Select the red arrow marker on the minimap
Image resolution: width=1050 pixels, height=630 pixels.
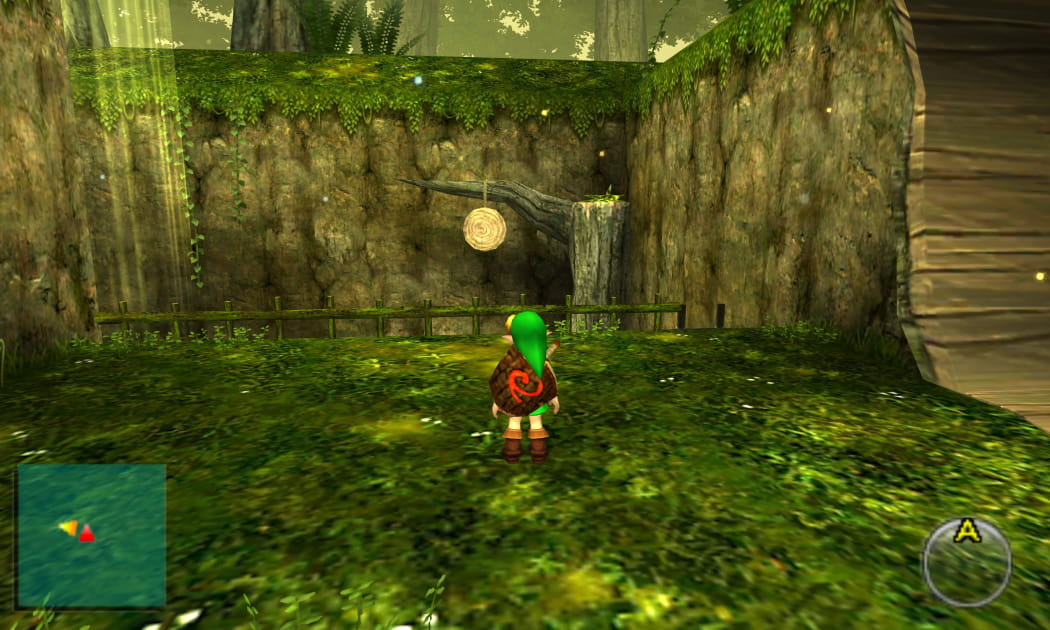click(87, 533)
